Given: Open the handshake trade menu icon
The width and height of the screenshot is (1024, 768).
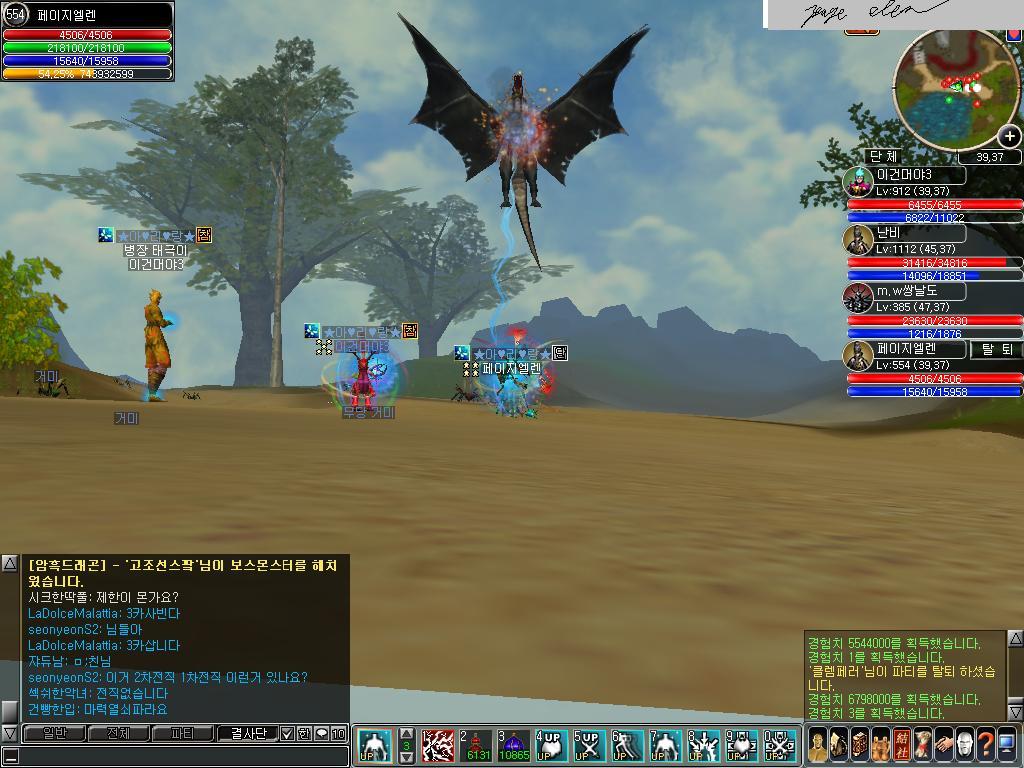Looking at the screenshot, I should pos(943,745).
